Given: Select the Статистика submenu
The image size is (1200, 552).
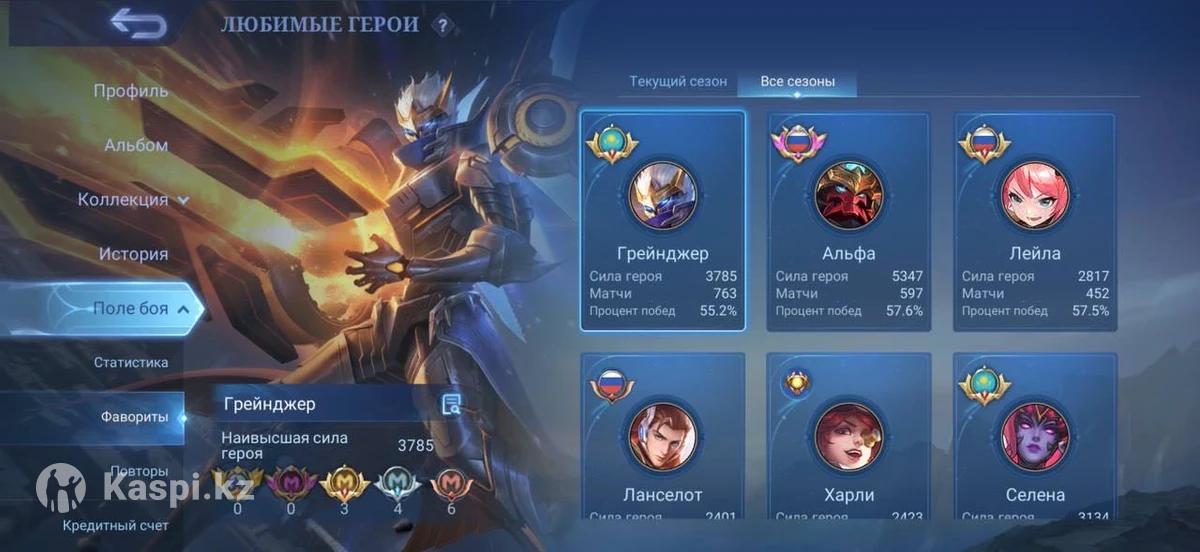Looking at the screenshot, I should [x=131, y=362].
